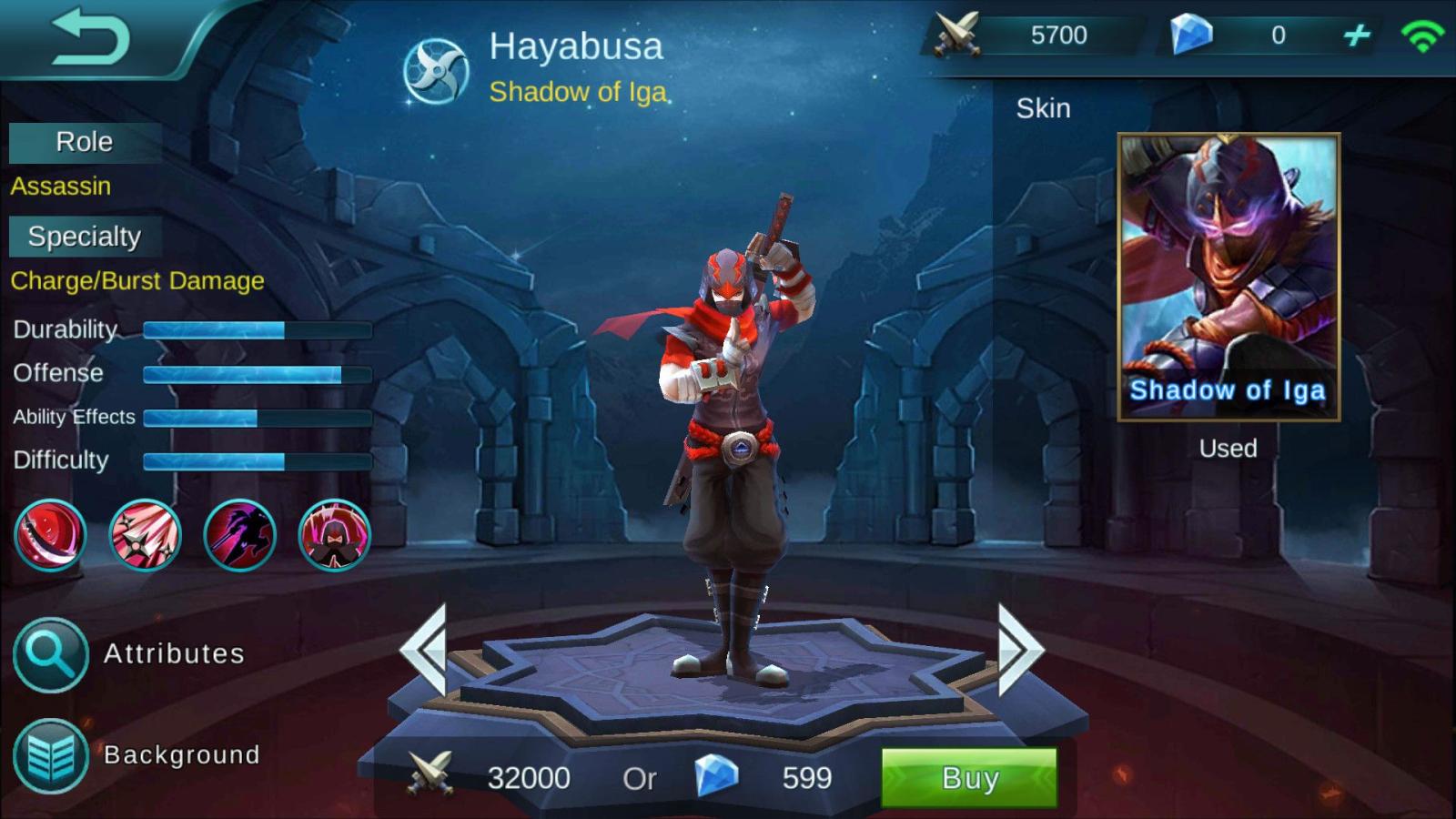Select Hayabusa's first skill icon
Image resolution: width=1456 pixels, height=819 pixels.
51,536
